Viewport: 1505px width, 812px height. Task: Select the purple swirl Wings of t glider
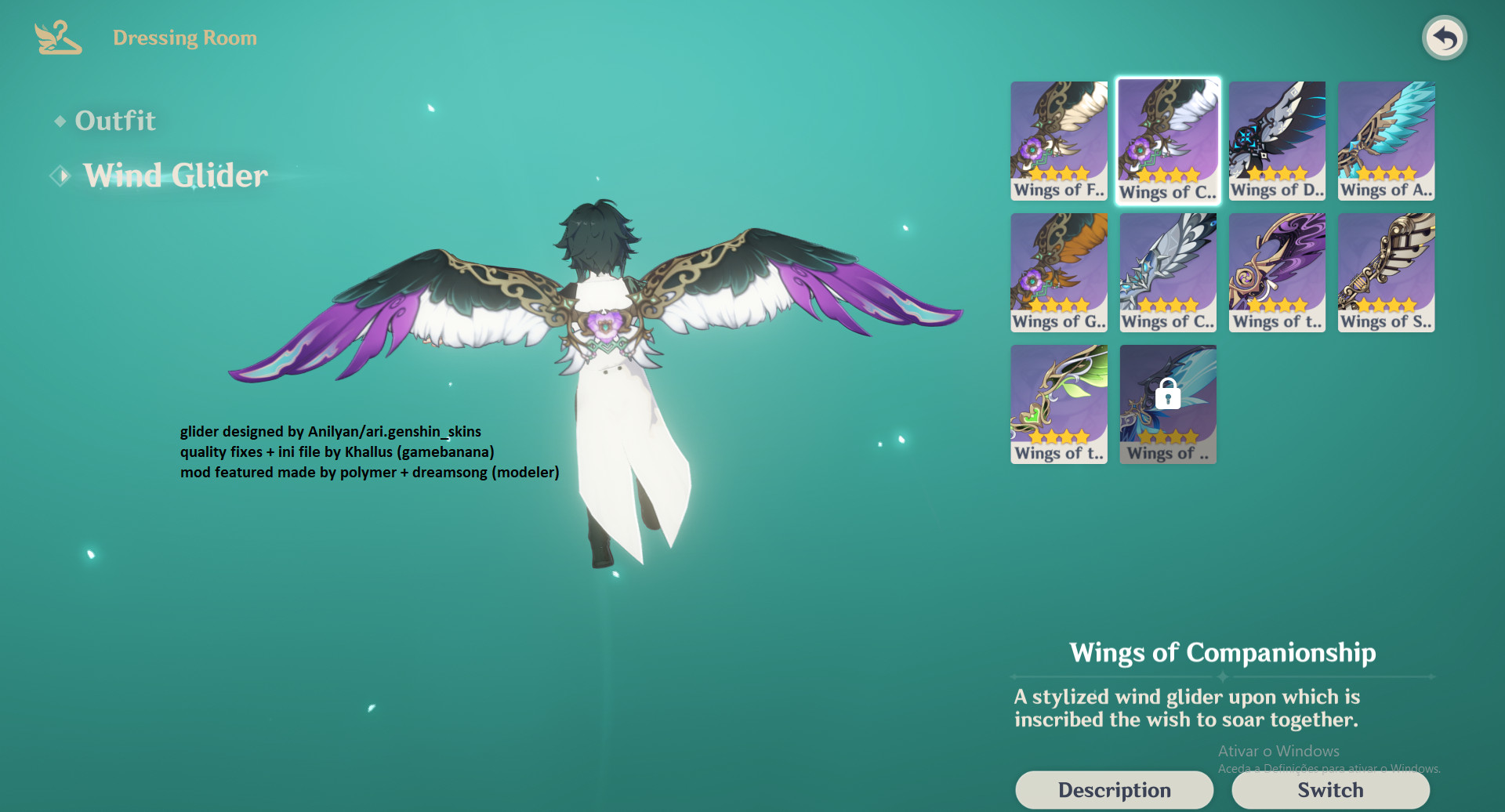(x=1276, y=271)
